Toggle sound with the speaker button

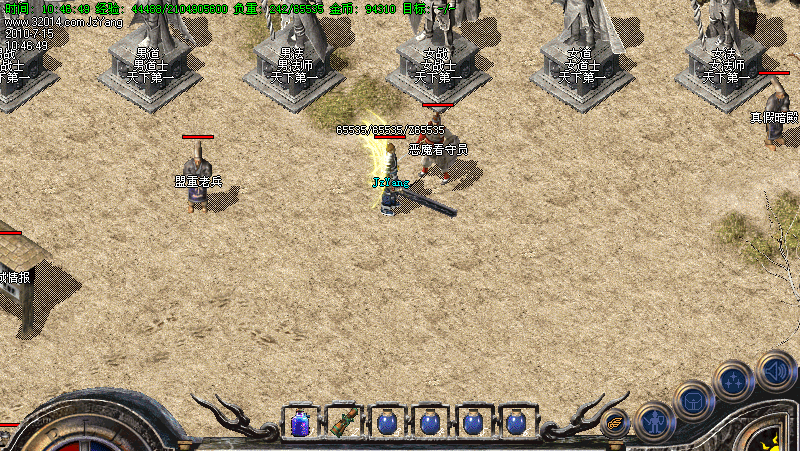pyautogui.click(x=775, y=369)
